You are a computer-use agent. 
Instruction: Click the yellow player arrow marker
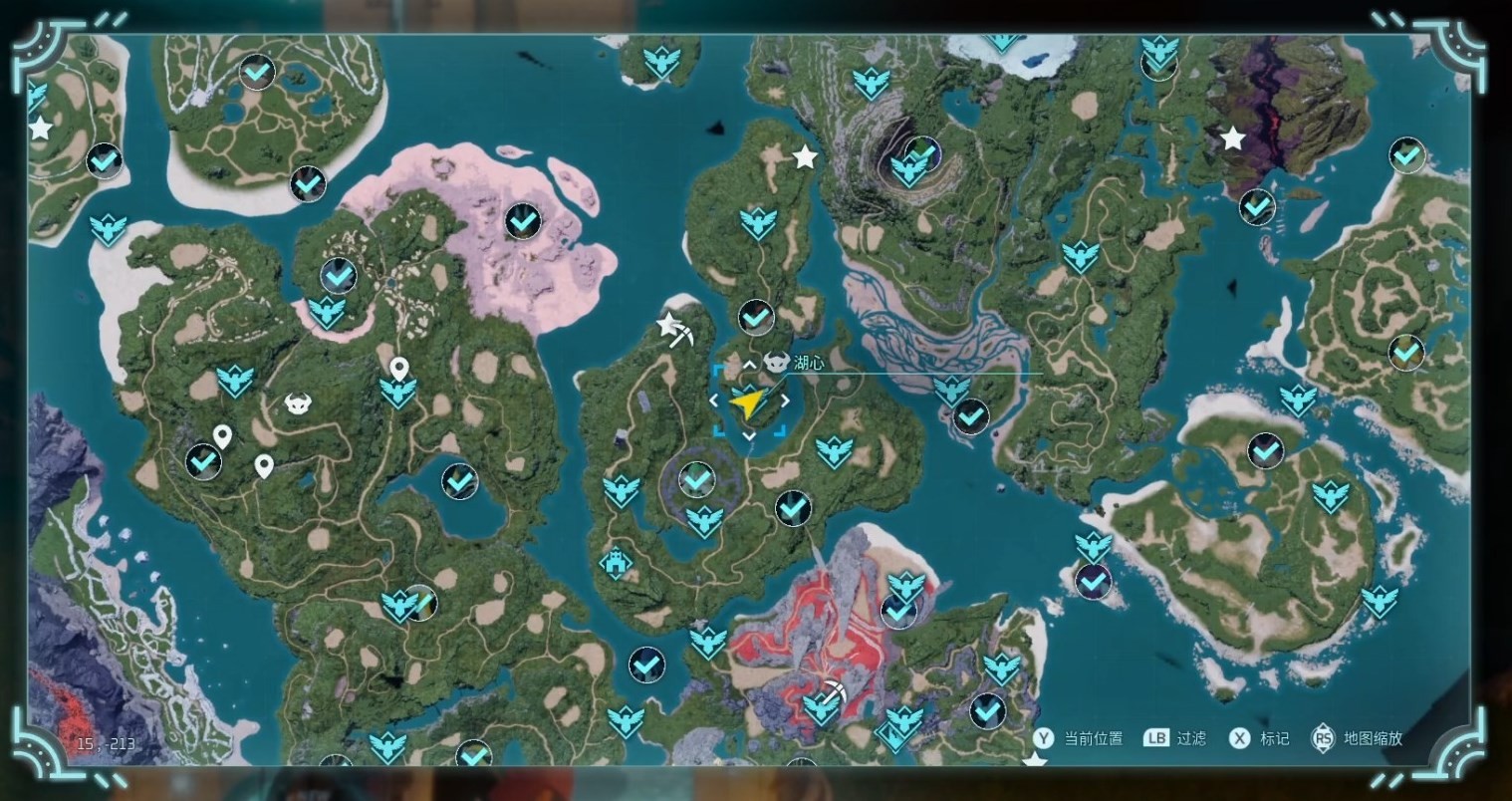click(747, 401)
